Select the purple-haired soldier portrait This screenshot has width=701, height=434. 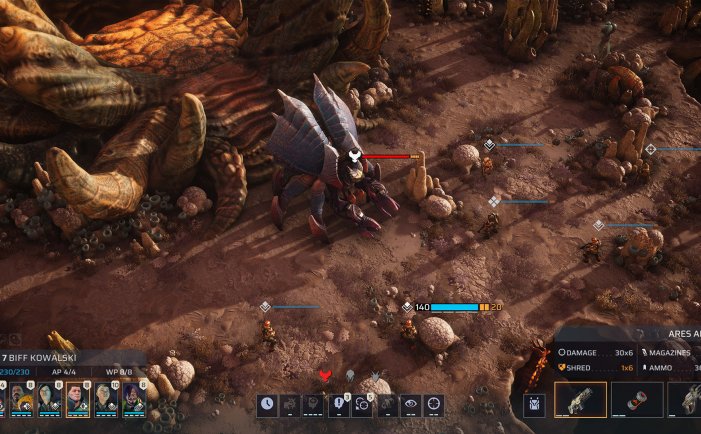coord(134,400)
